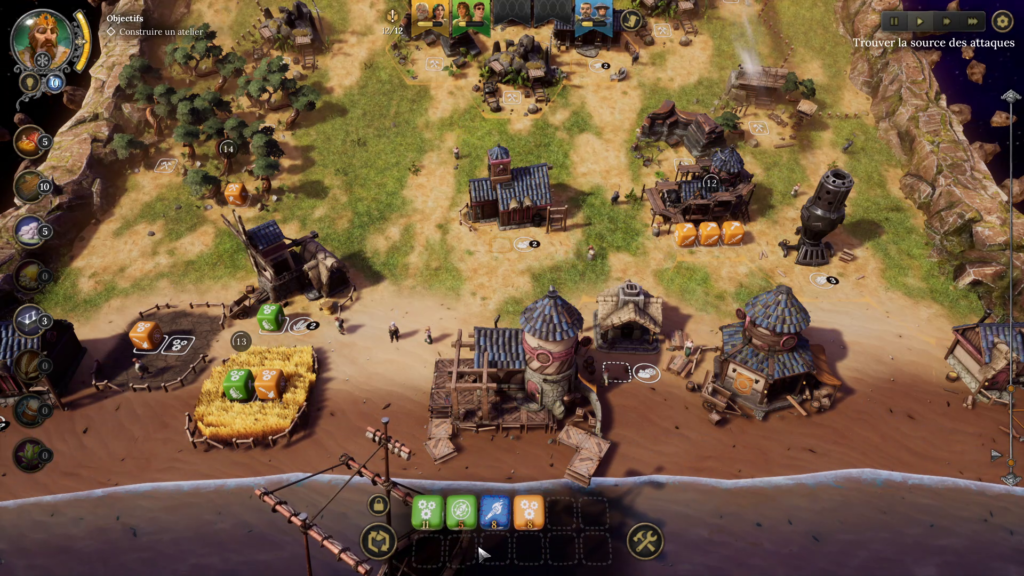Select the green compass die showing 5
Screen dimensions: 1024x576
[x=461, y=511]
